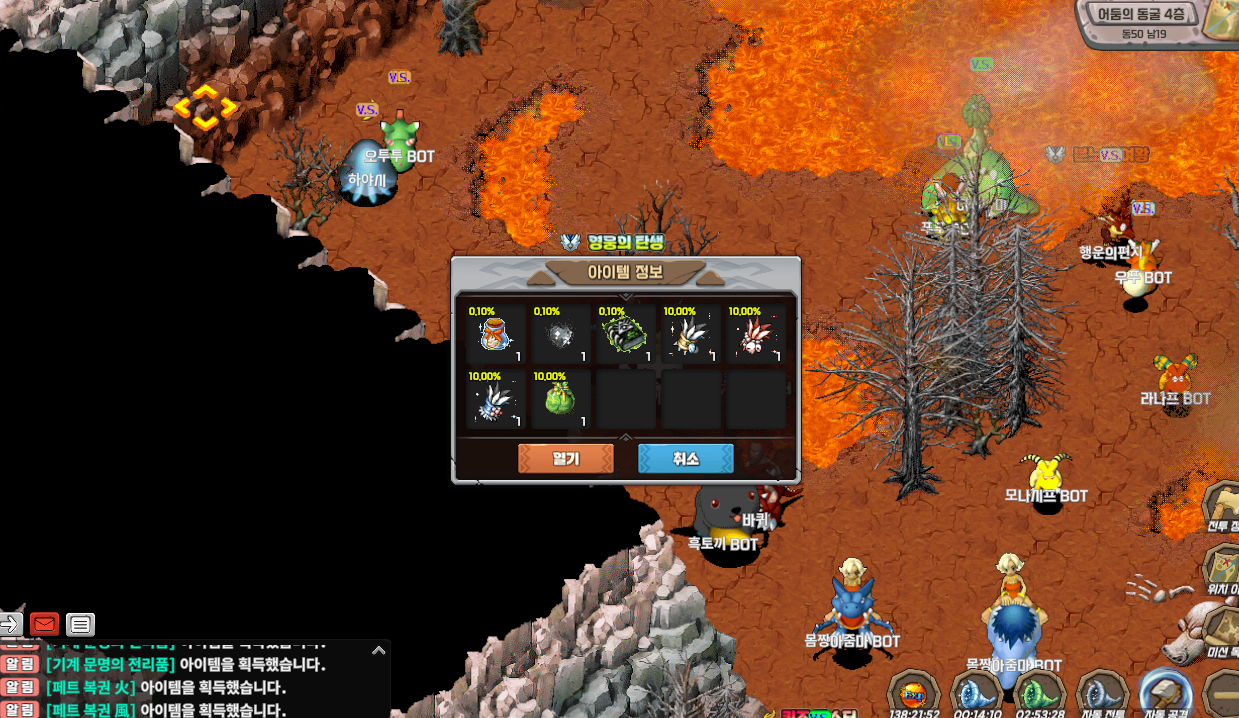This screenshot has height=718, width=1239.
Task: Cancel with the blue 취소 button
Action: point(686,458)
